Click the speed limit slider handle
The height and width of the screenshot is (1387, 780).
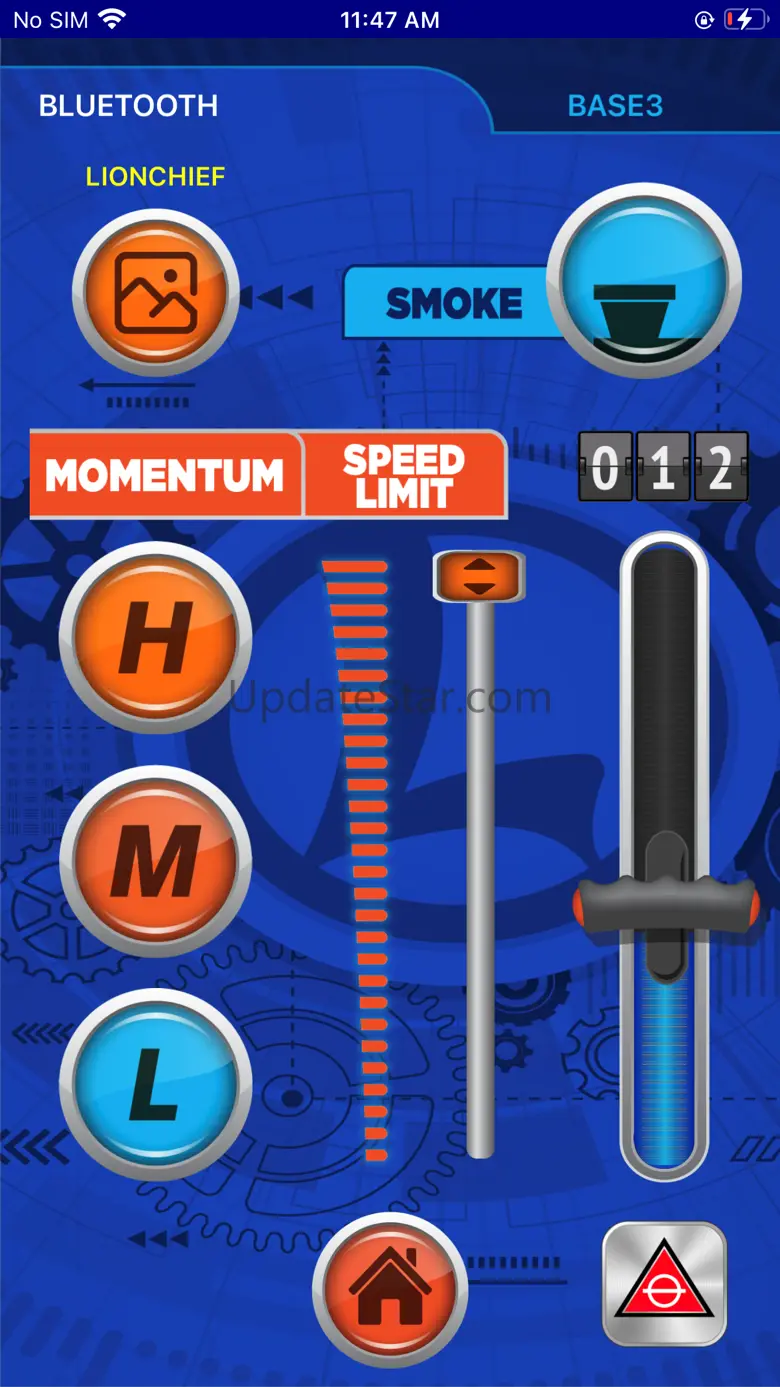click(479, 576)
